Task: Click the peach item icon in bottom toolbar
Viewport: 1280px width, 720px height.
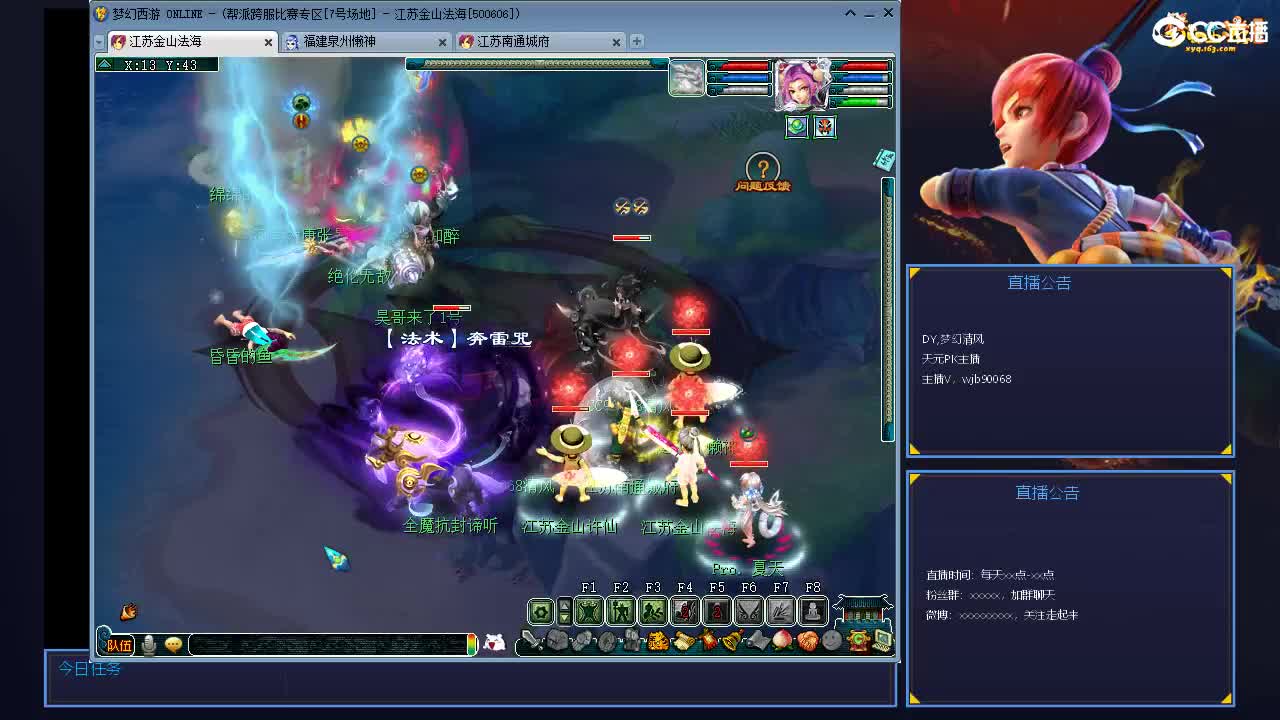Action: tap(783, 640)
